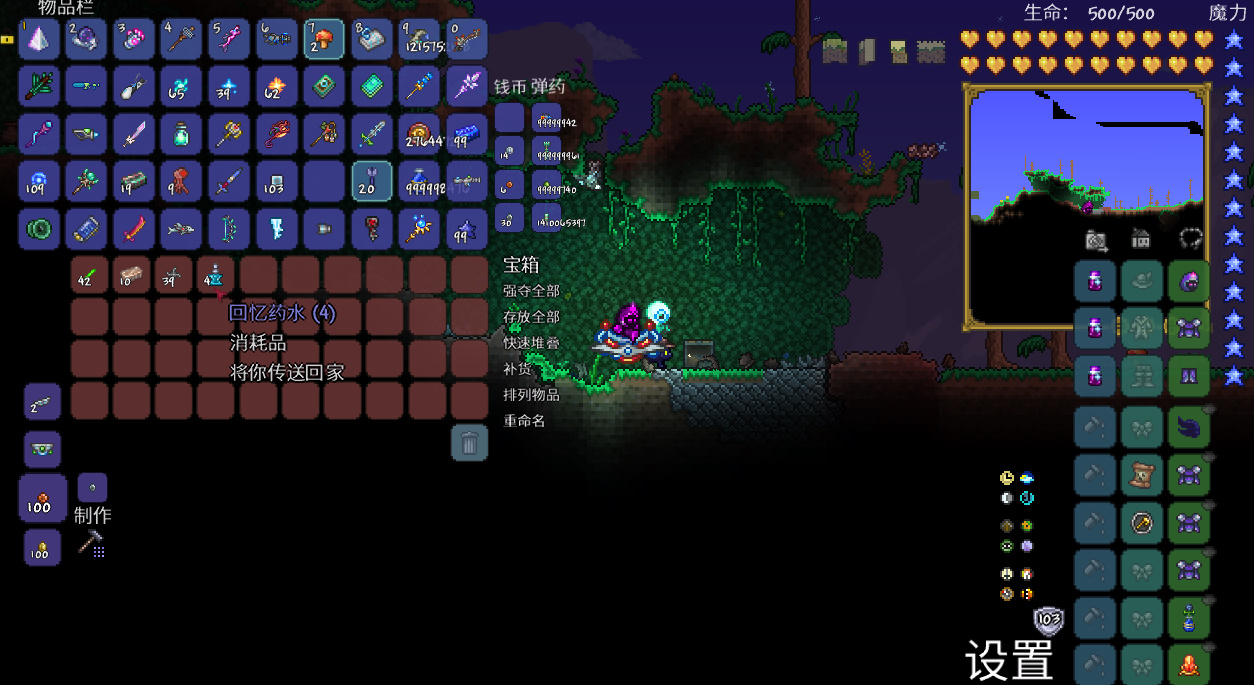This screenshot has height=685, width=1254.
Task: Quick stack to chest via 快速堆叠
Action: click(531, 343)
